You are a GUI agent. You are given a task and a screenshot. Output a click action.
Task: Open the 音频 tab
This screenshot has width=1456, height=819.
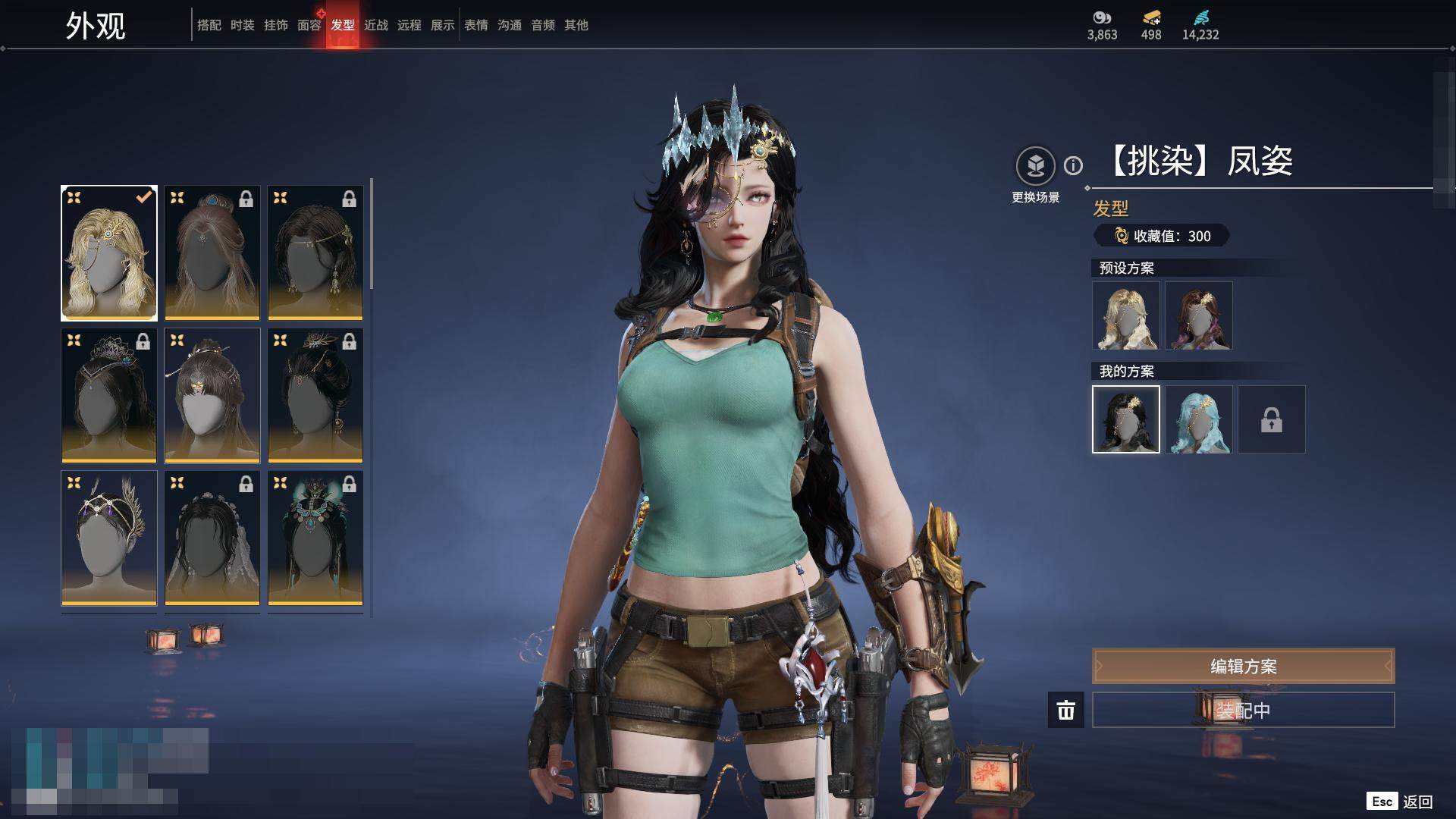click(x=543, y=25)
